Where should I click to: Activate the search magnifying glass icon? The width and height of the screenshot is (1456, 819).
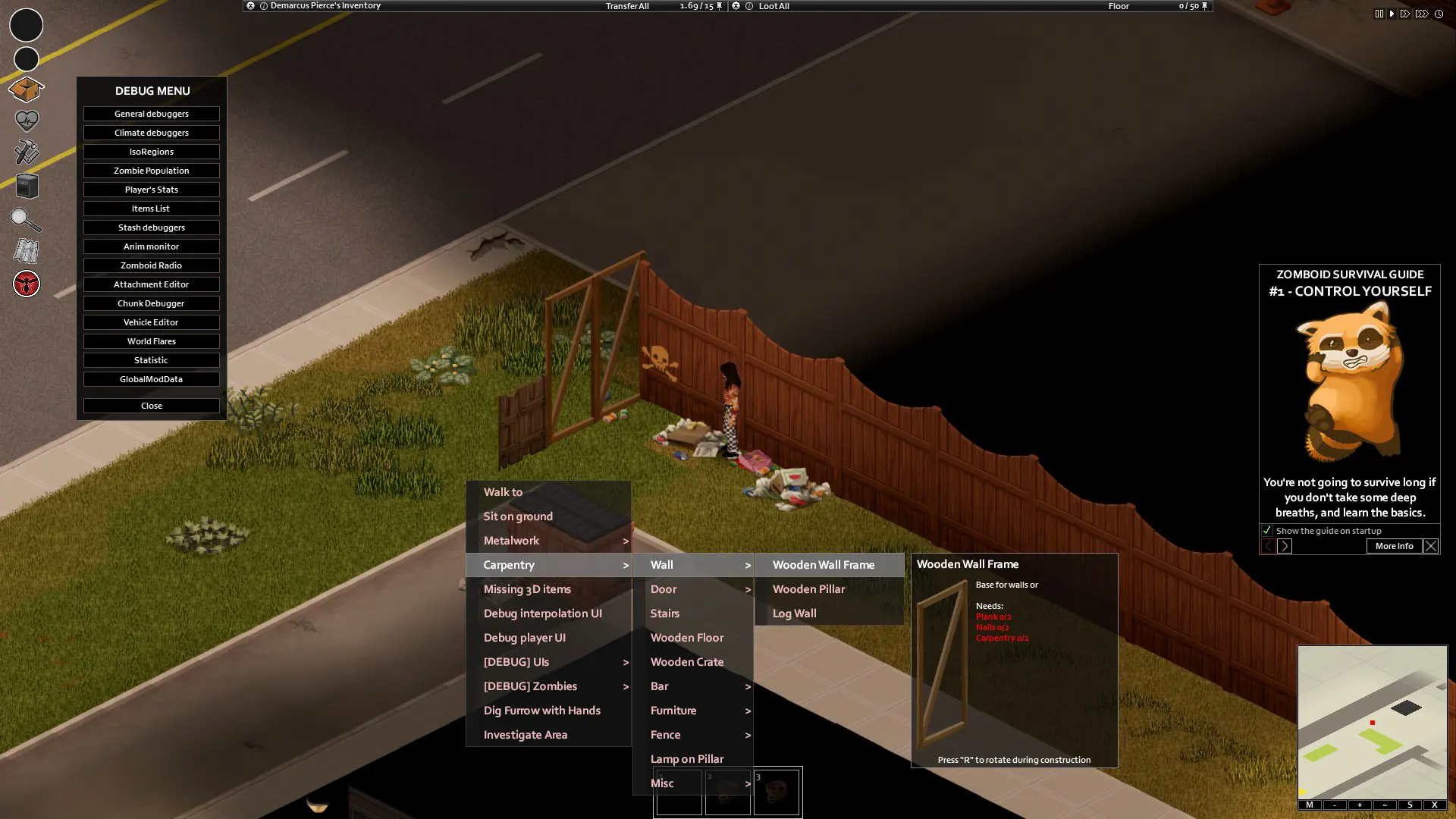[26, 219]
